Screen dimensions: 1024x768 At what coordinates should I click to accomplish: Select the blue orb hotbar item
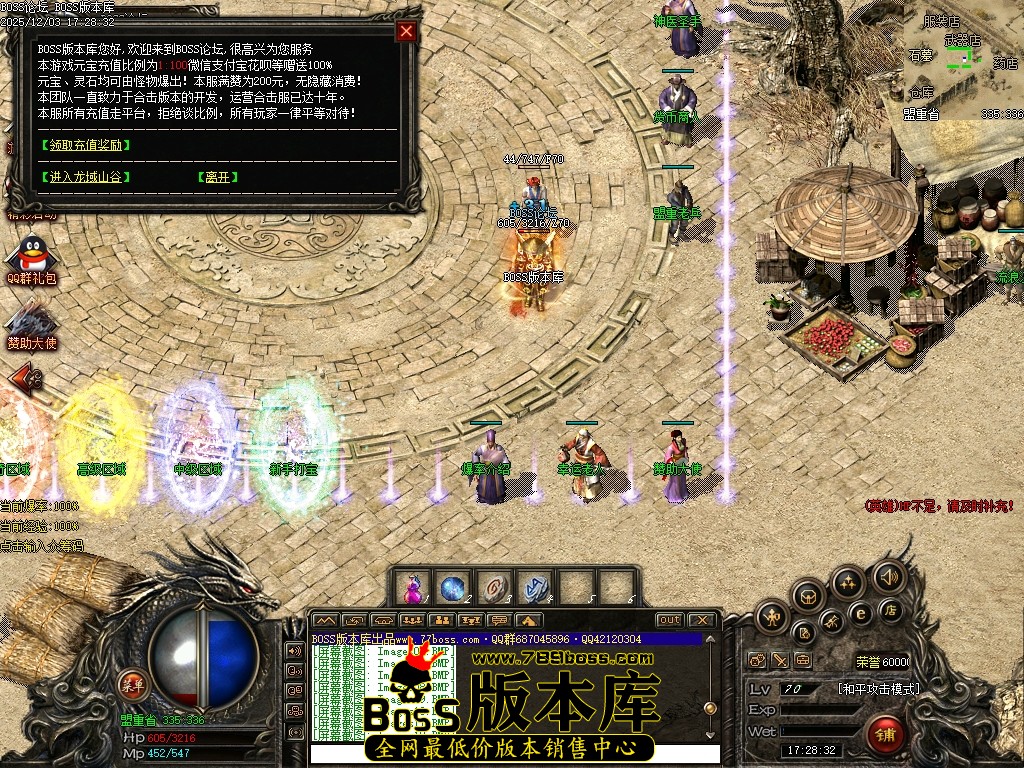click(452, 587)
